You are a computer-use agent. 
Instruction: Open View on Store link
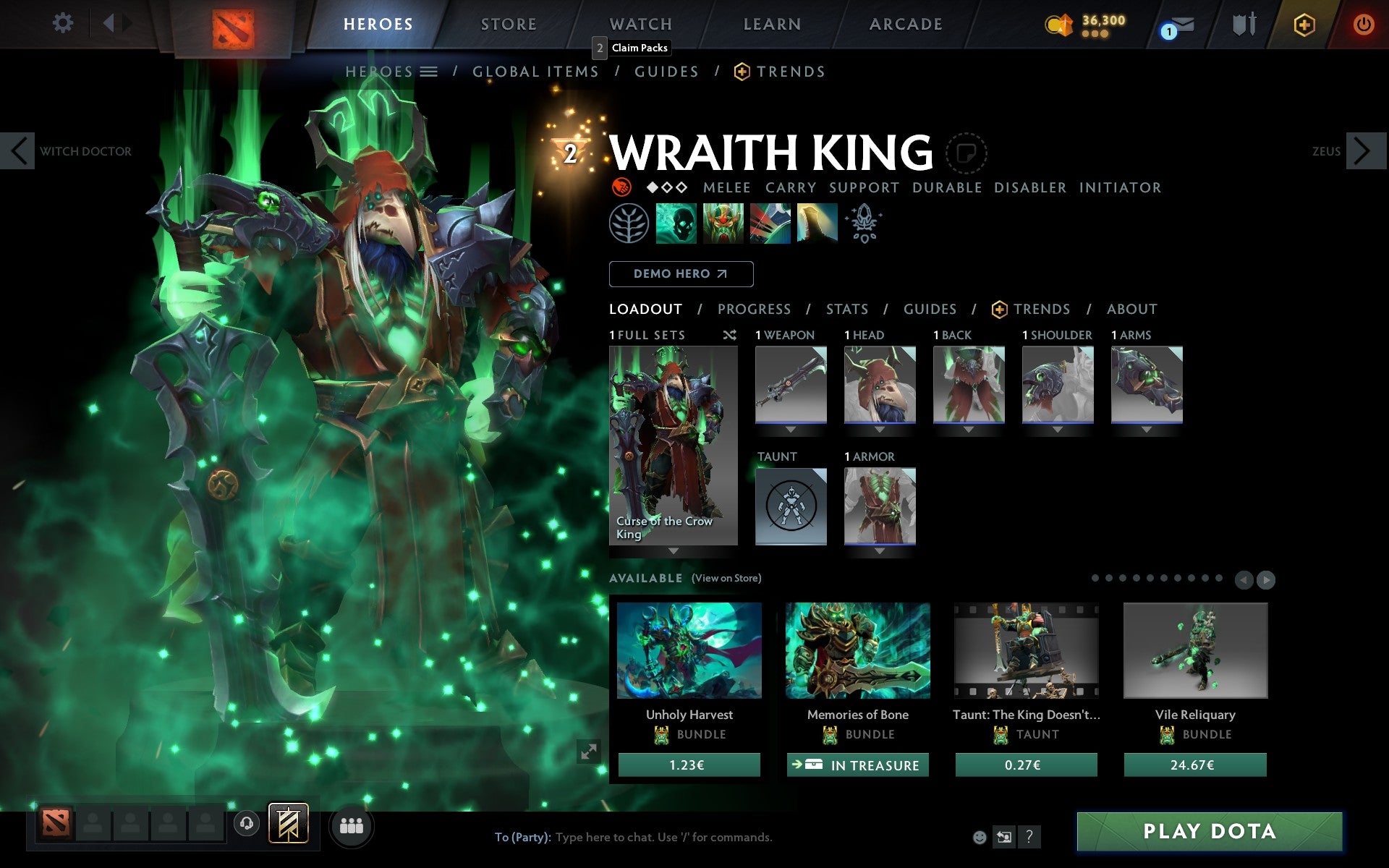point(726,578)
